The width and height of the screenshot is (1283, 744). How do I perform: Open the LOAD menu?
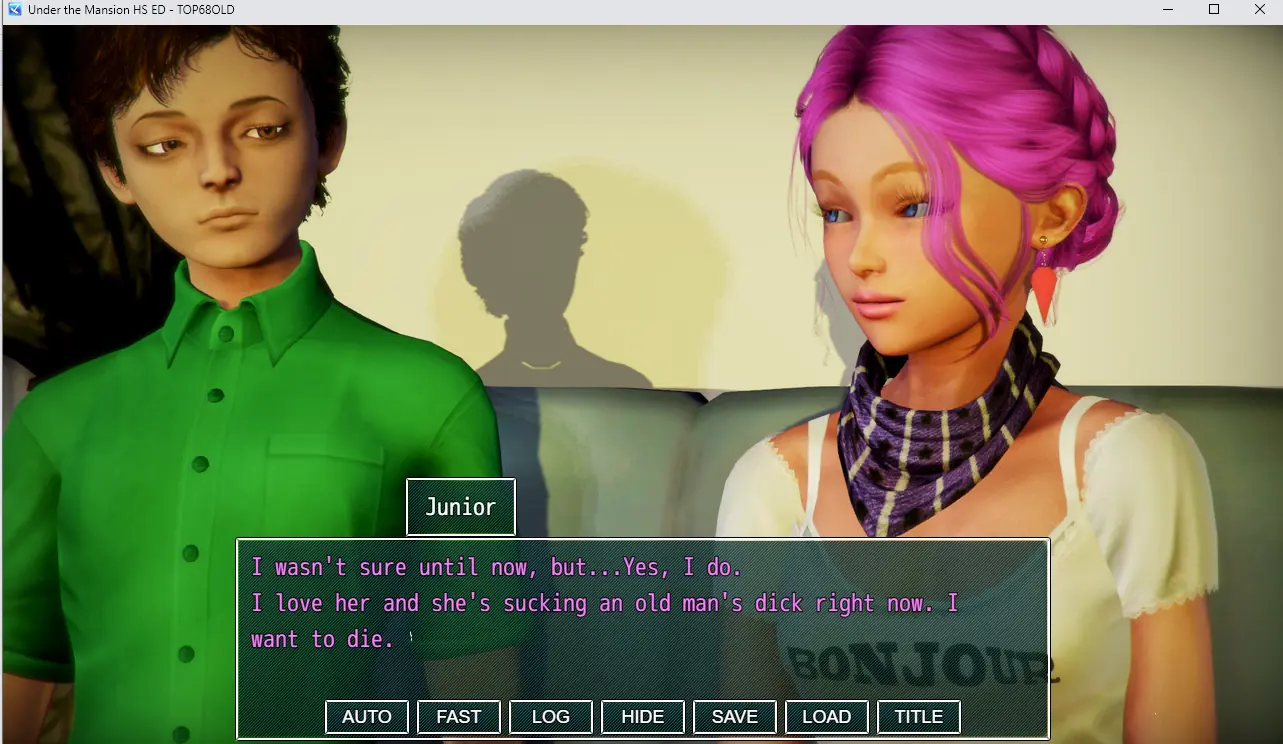click(x=827, y=716)
